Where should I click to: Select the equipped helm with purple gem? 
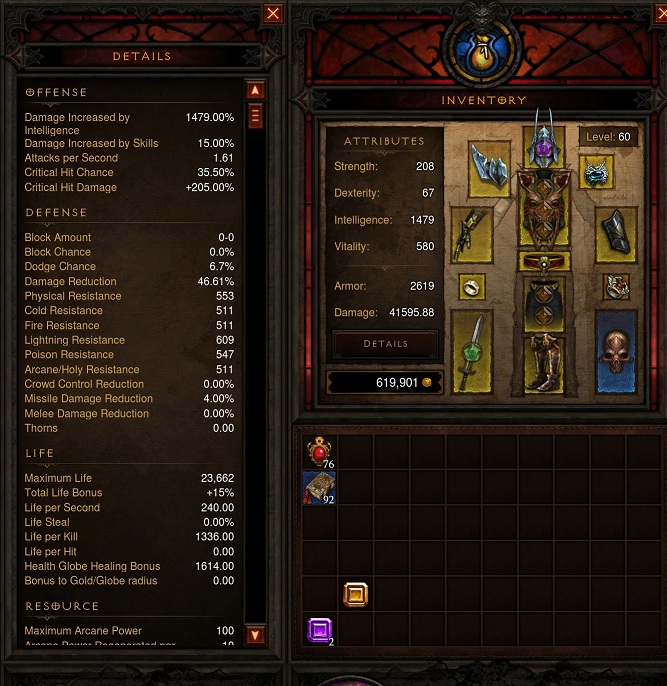click(544, 146)
